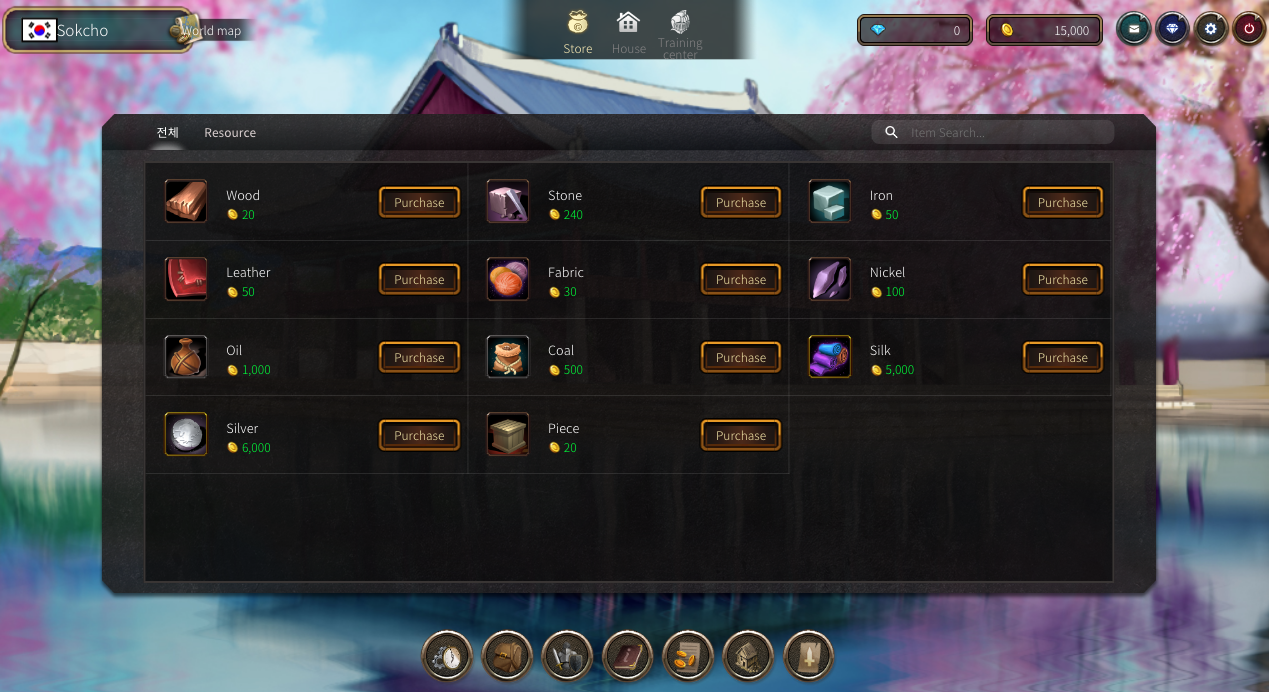The width and height of the screenshot is (1269, 692).
Task: Click the red power button
Action: (x=1249, y=29)
